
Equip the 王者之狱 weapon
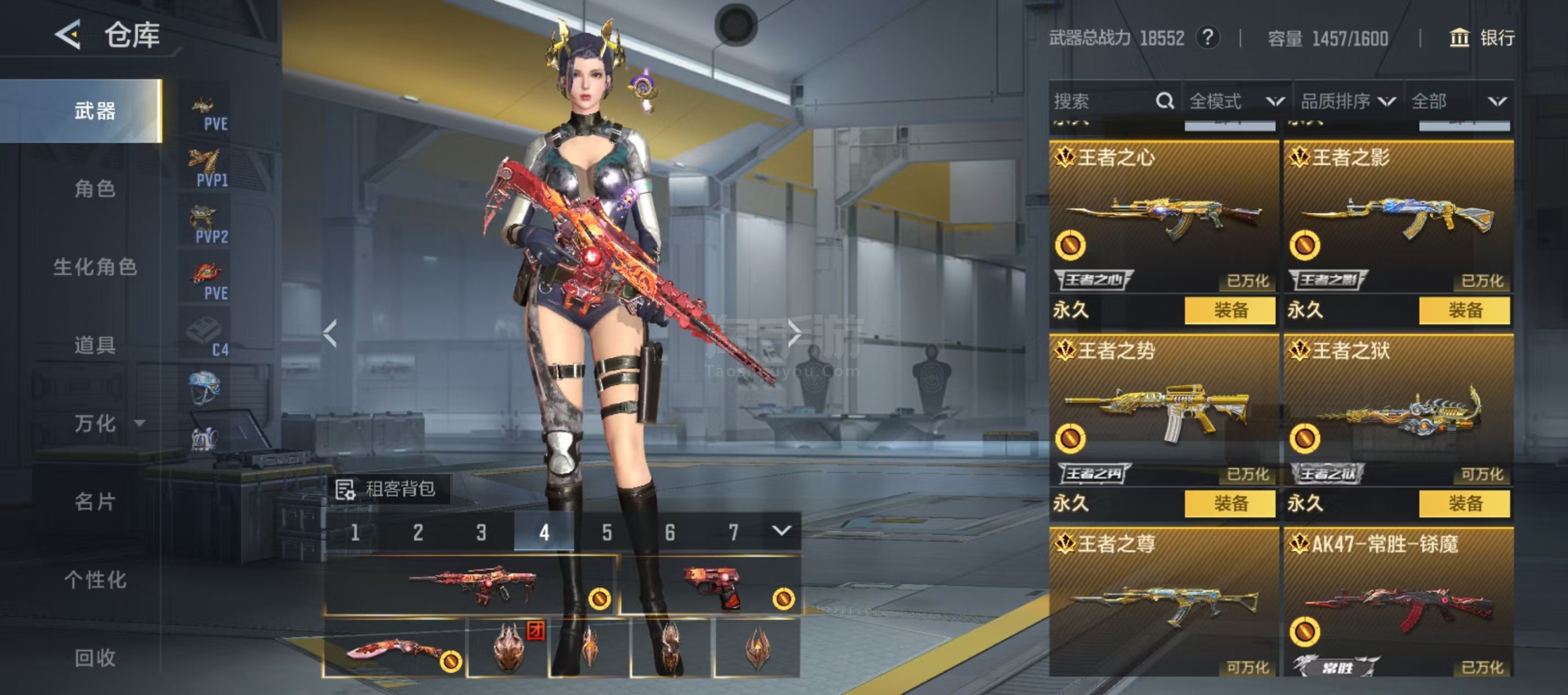tap(1464, 503)
